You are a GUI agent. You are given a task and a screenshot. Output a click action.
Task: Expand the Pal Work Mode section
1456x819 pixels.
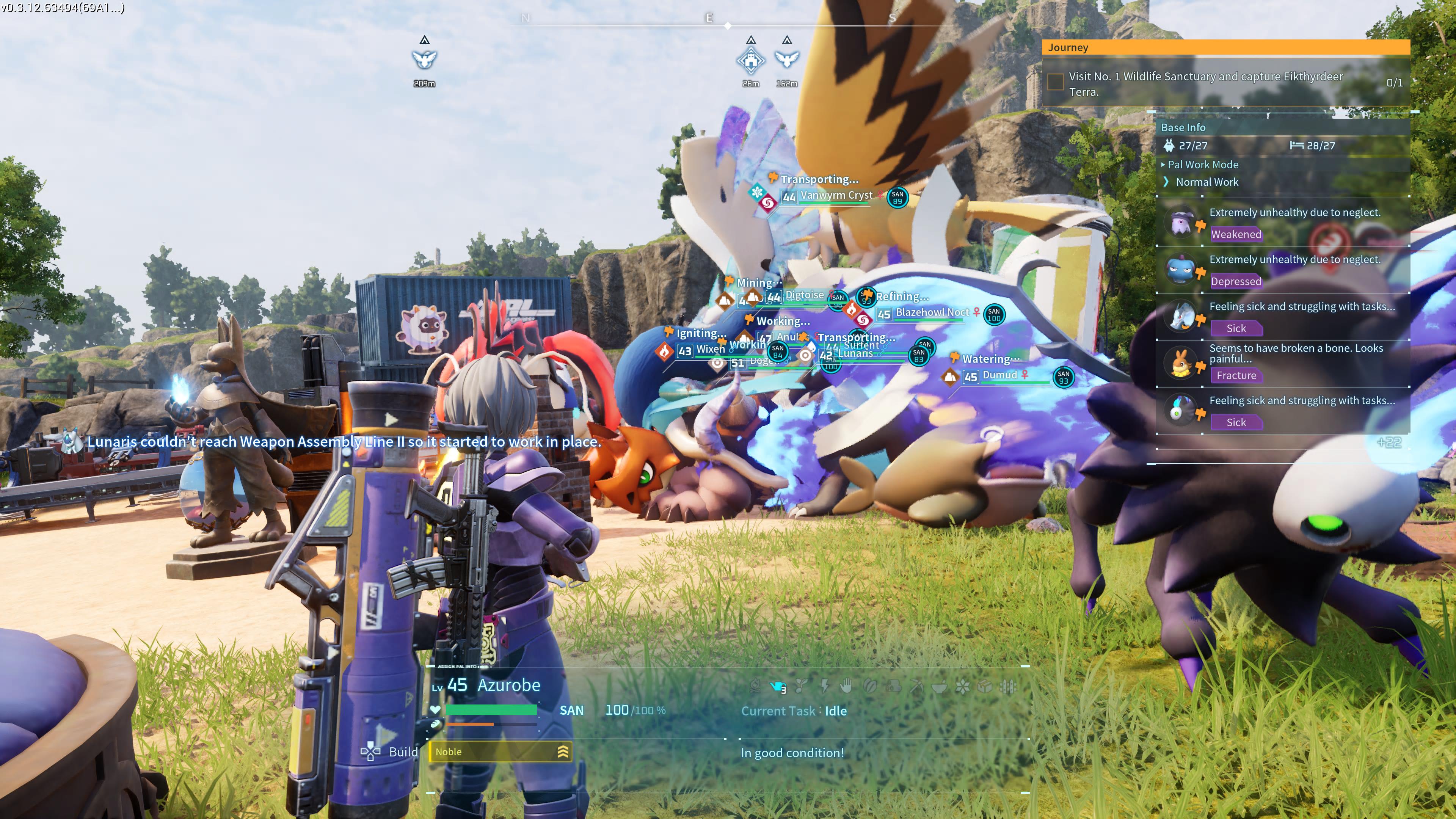[x=1200, y=165]
